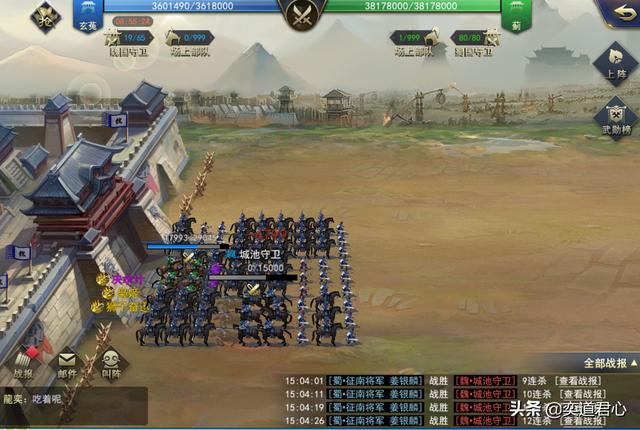Click the 抢 icon at top-left
This screenshot has width=640, height=430.
tap(45, 14)
